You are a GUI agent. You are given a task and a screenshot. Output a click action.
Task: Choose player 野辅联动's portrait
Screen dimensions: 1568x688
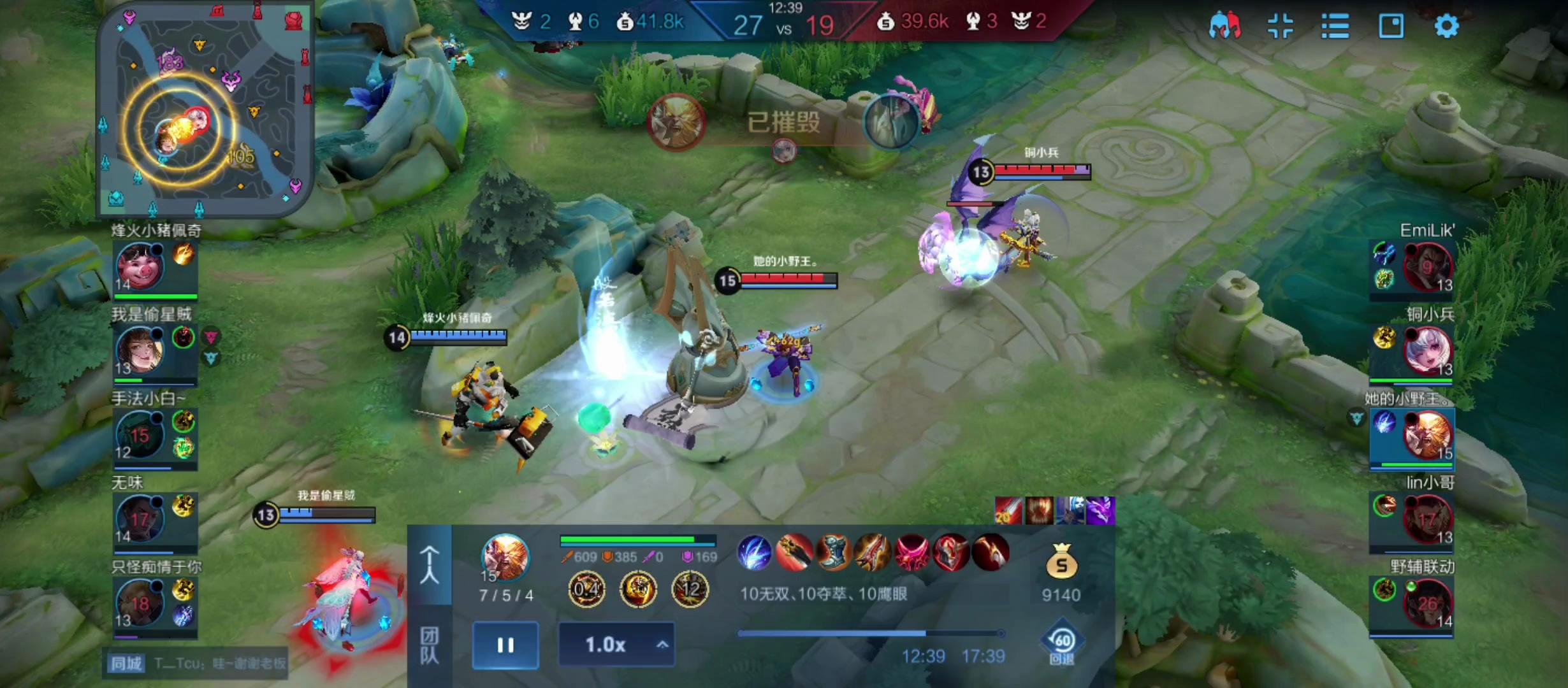point(1426,602)
